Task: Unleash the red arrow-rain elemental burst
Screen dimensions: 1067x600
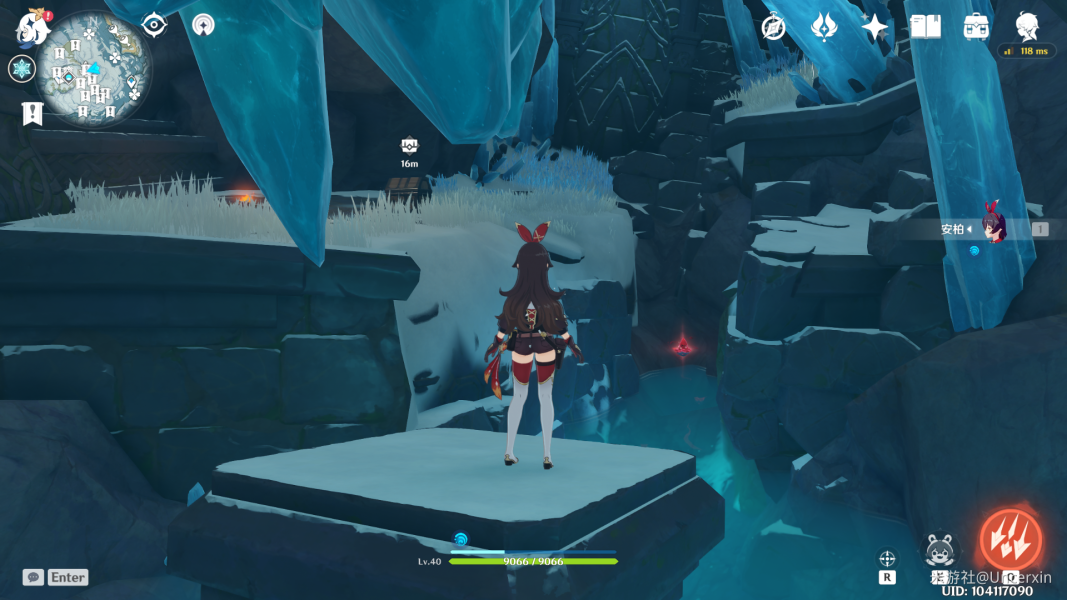Action: point(1010,540)
